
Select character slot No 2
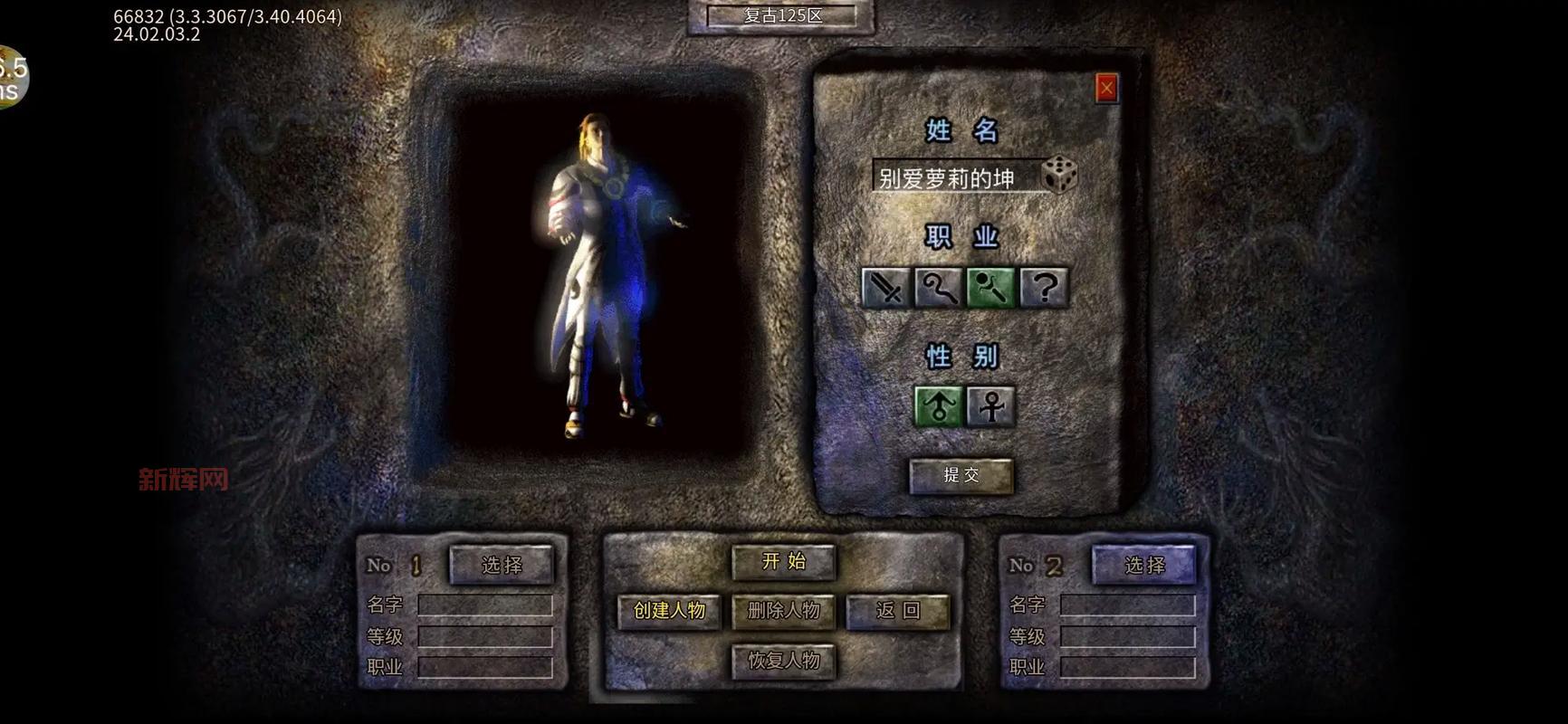pos(1144,565)
